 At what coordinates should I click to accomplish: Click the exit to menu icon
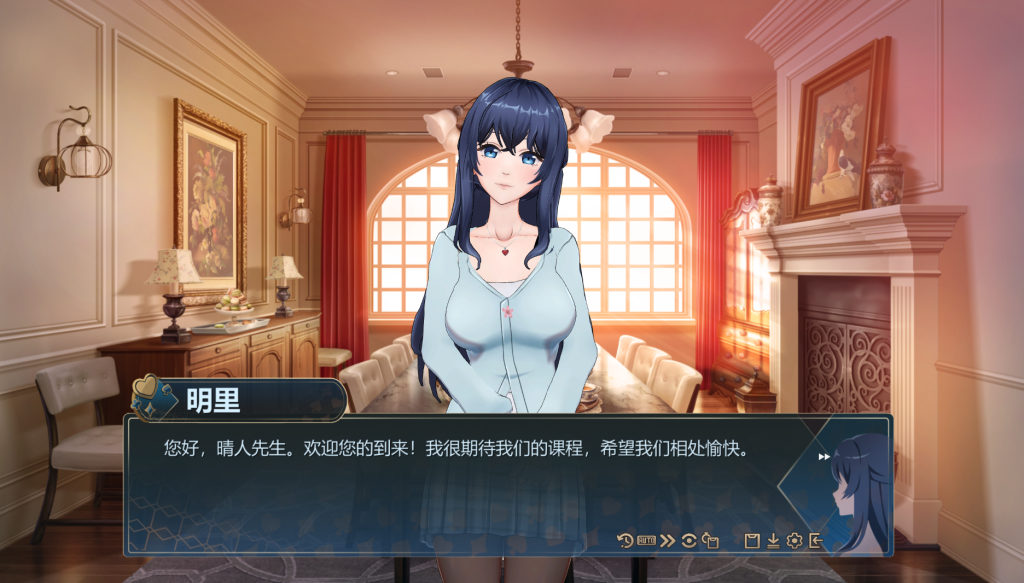(816, 541)
